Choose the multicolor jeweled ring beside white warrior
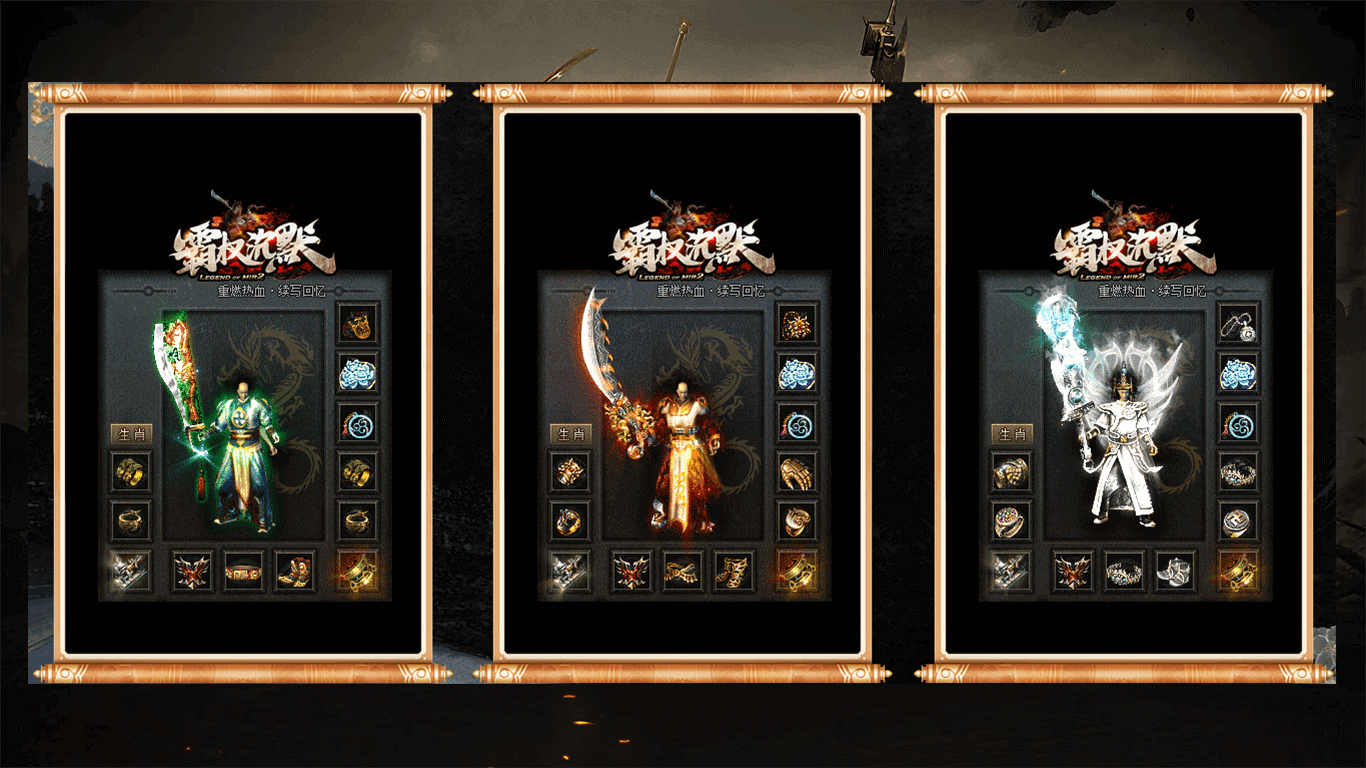The image size is (1366, 768). (x=1011, y=521)
